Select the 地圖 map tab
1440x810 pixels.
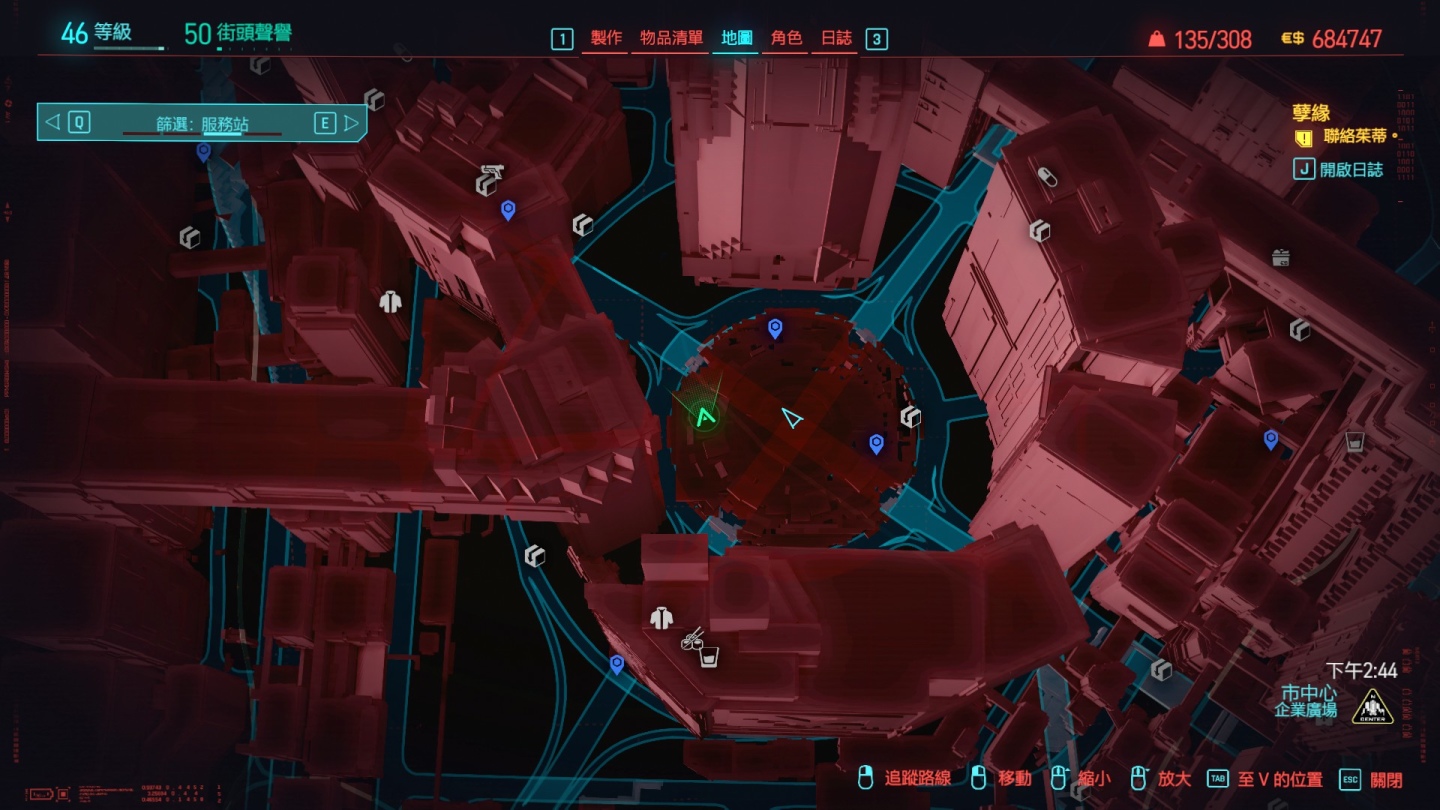click(737, 39)
